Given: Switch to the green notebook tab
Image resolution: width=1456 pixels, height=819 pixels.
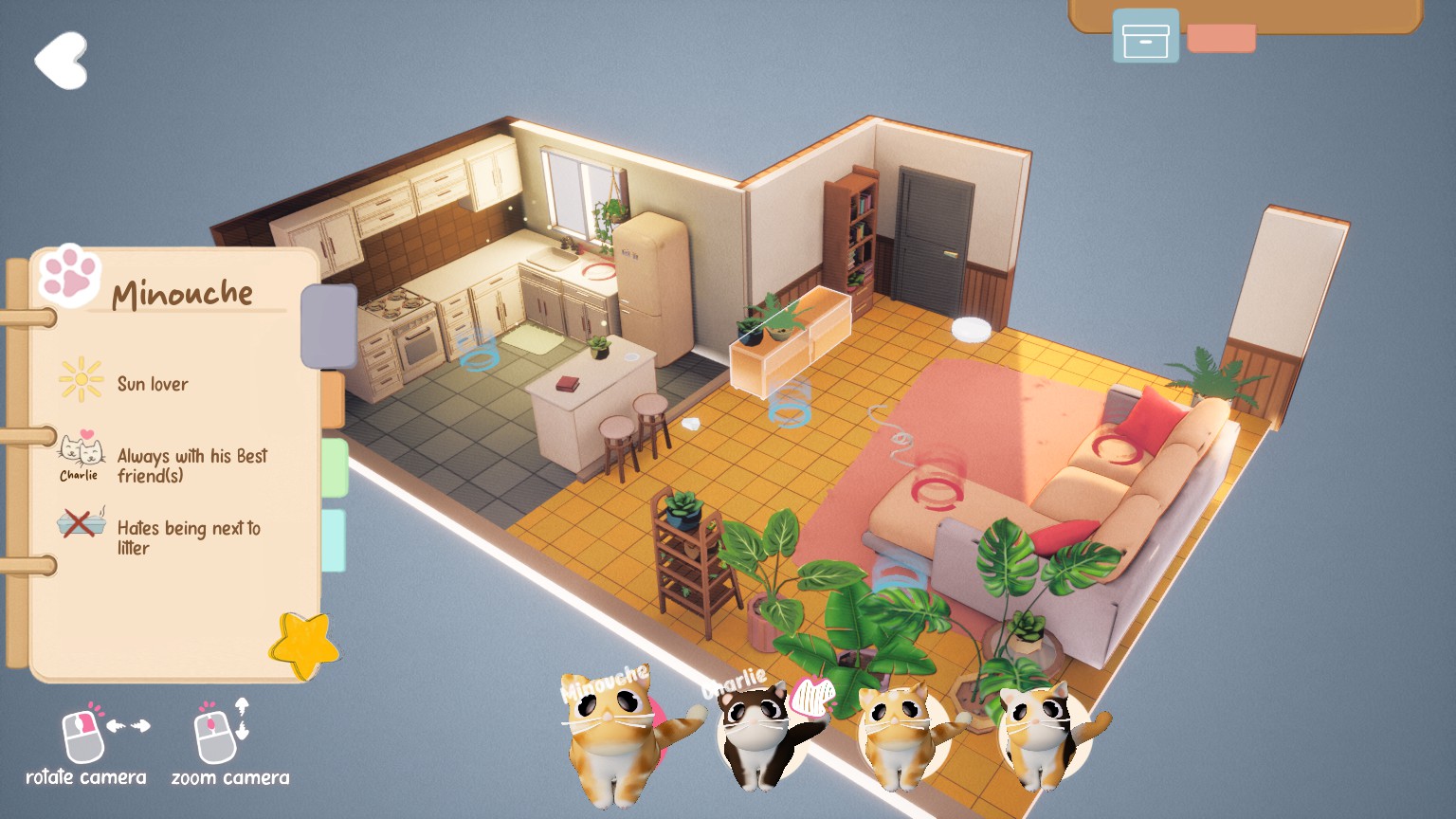Looking at the screenshot, I should 335,466.
